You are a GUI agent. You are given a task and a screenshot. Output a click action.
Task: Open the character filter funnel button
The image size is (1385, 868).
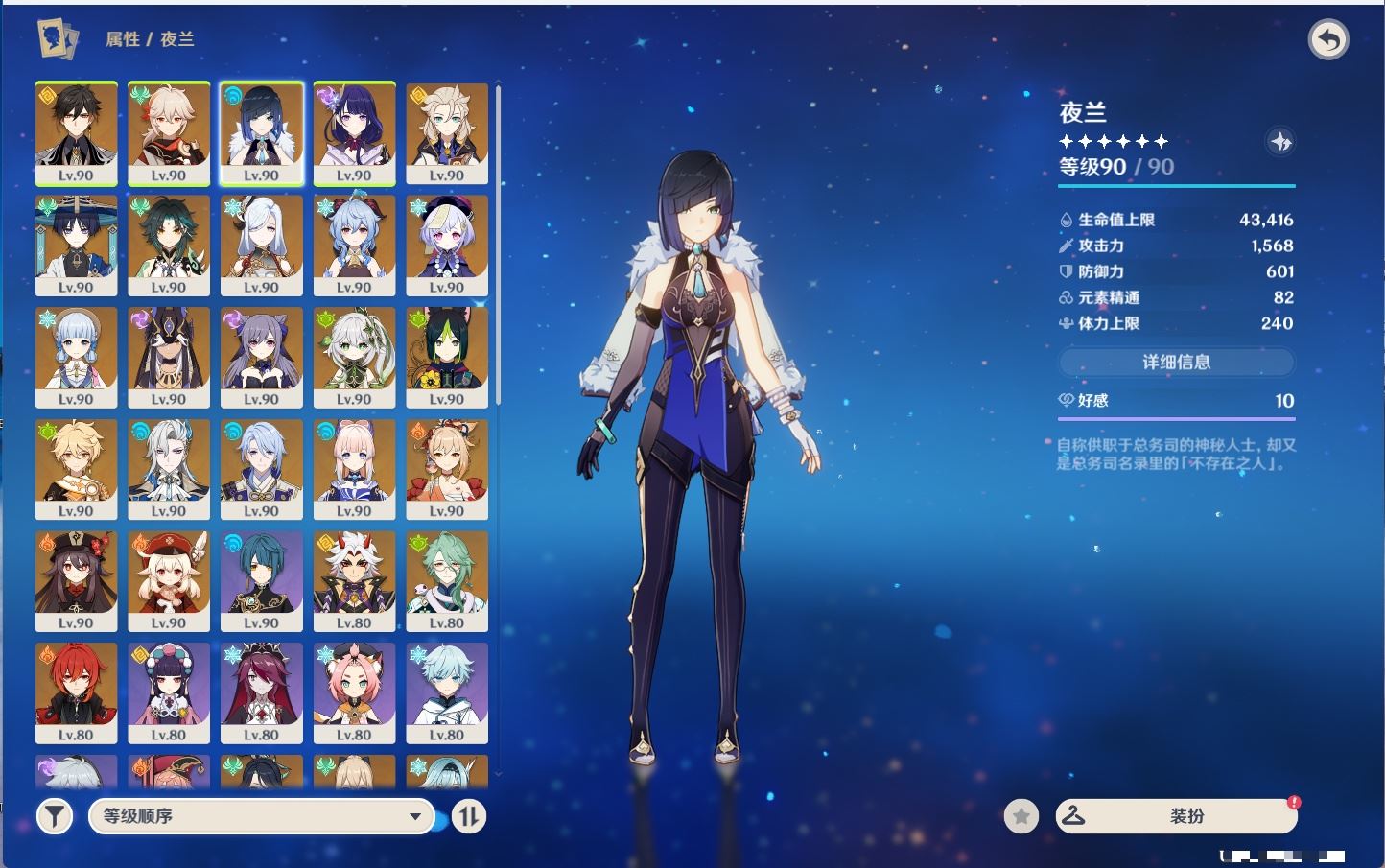(55, 816)
